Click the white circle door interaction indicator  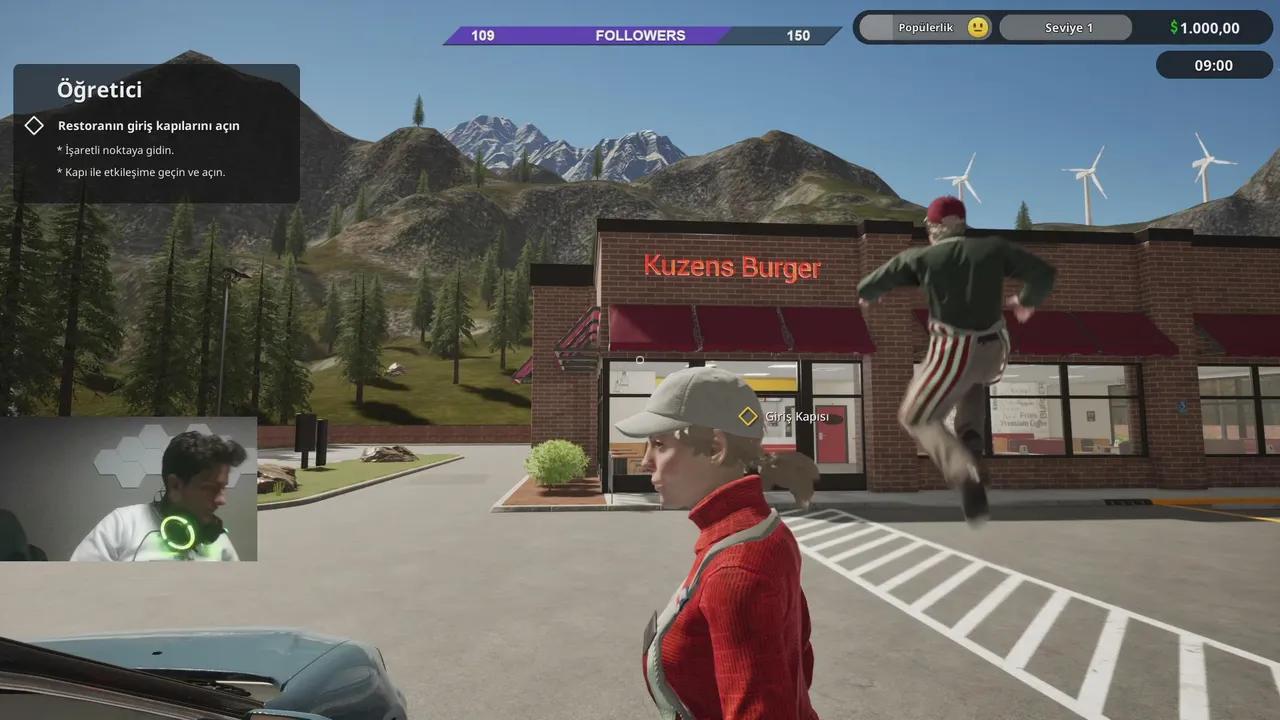[640, 359]
